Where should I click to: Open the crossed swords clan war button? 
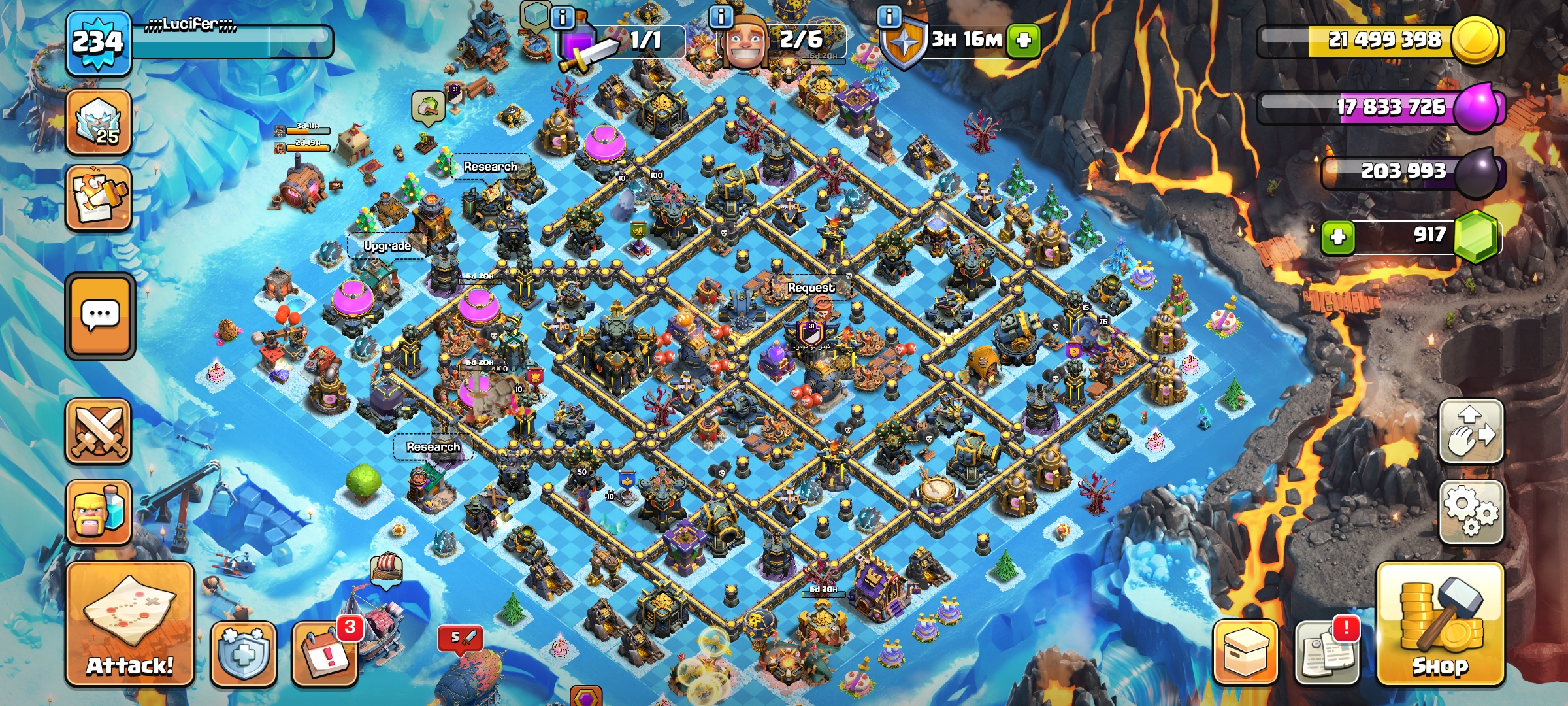[99, 431]
